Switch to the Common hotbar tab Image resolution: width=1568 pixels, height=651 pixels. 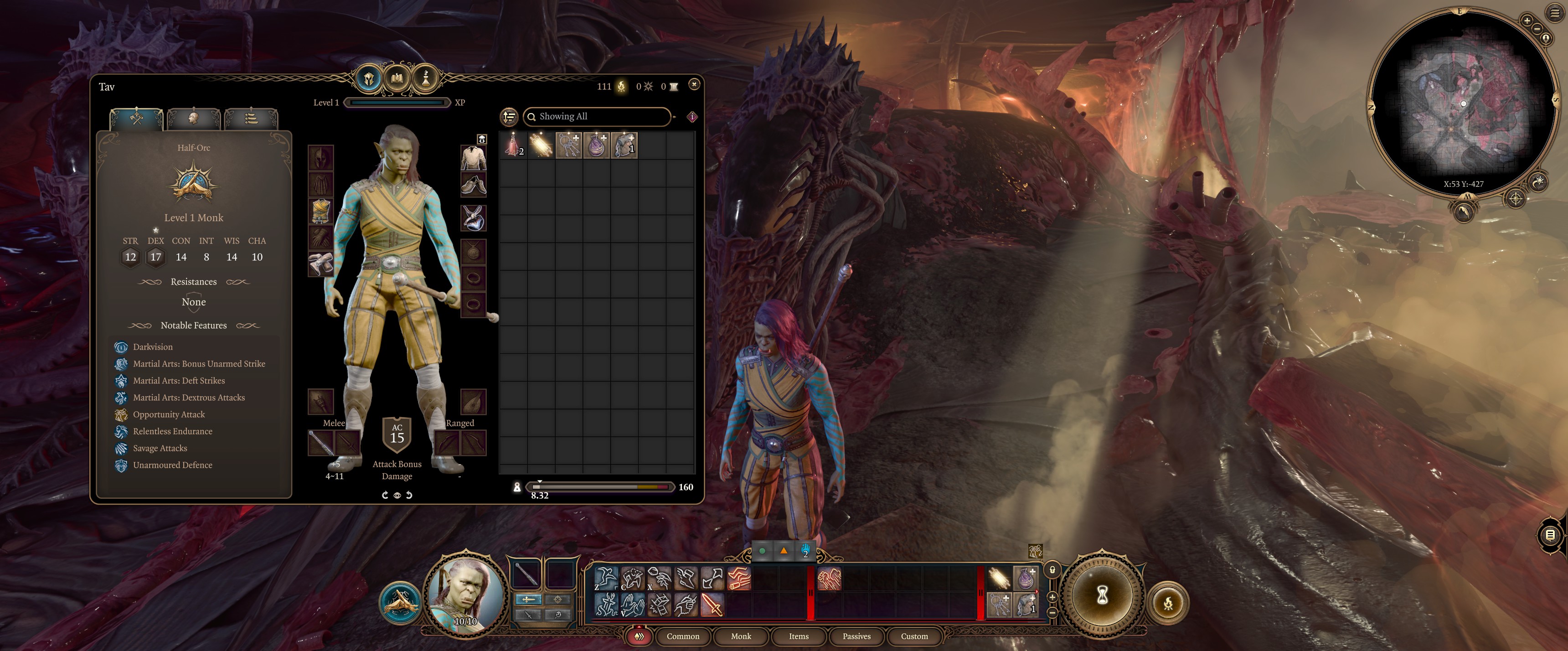tap(682, 636)
